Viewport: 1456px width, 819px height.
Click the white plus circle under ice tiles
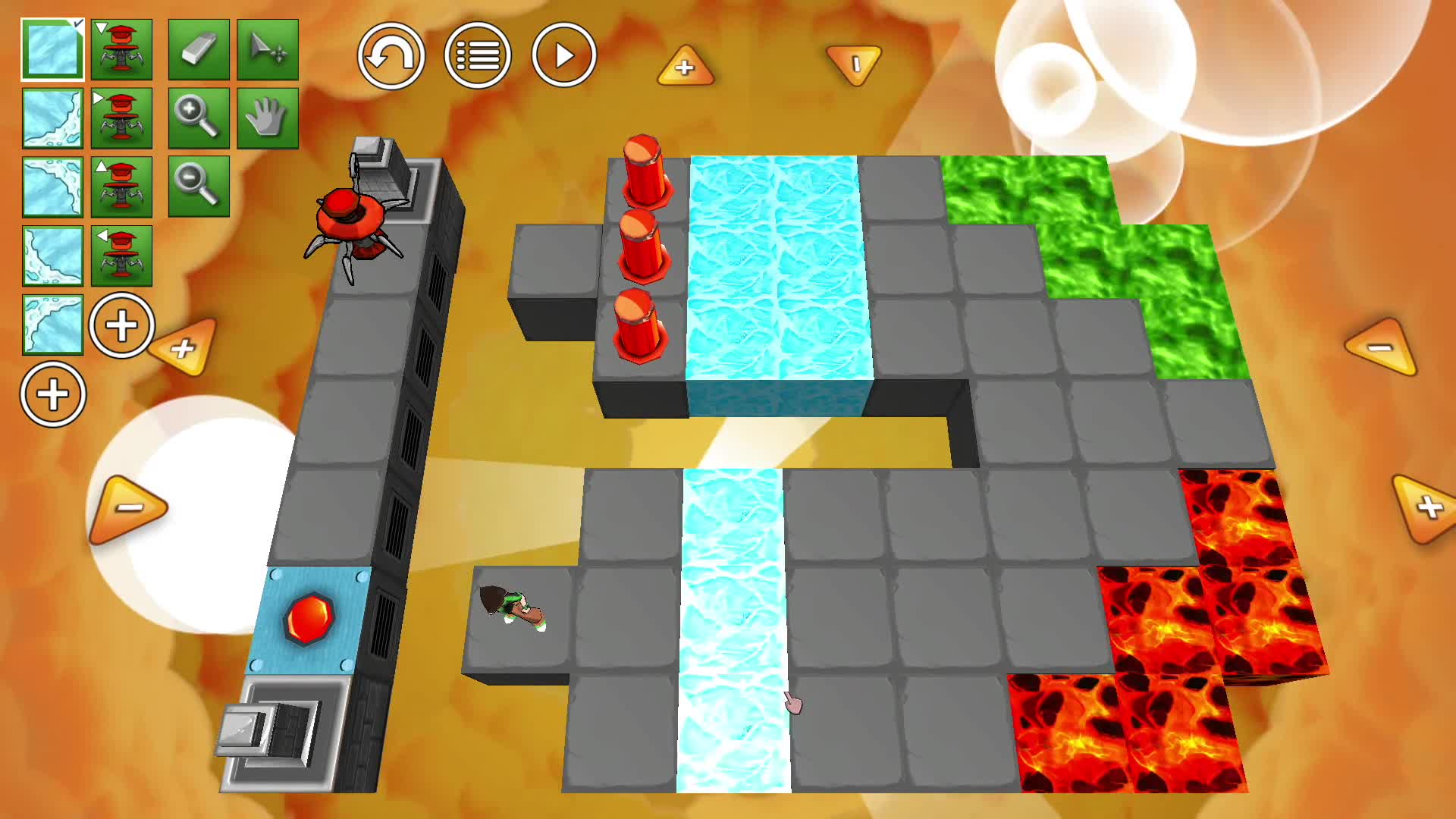pyautogui.click(x=53, y=394)
